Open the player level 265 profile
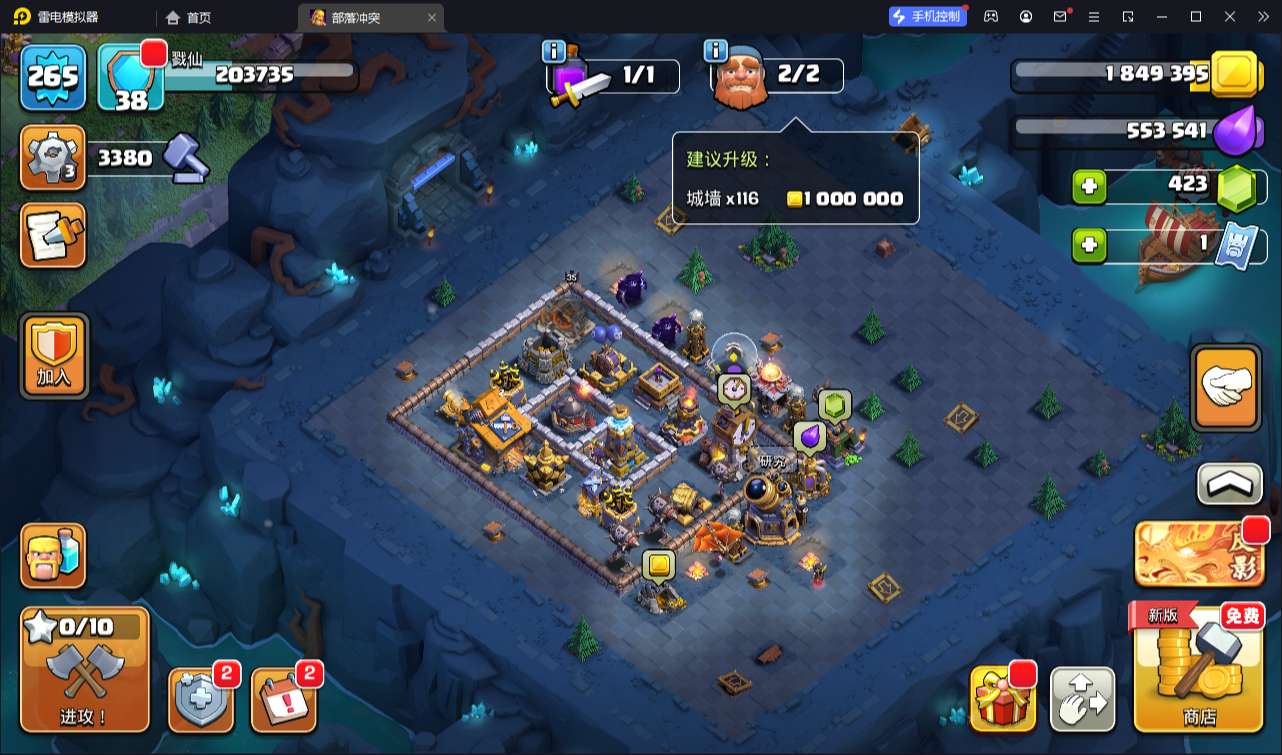 (x=54, y=76)
